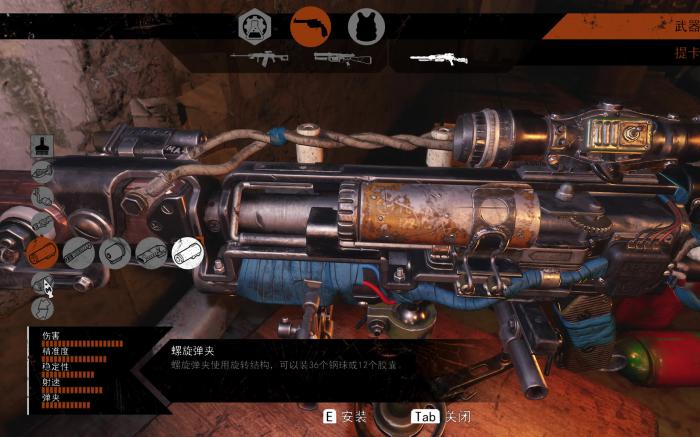Pick the white highlighted spiral magazine option
The width and height of the screenshot is (700, 437).
(187, 253)
